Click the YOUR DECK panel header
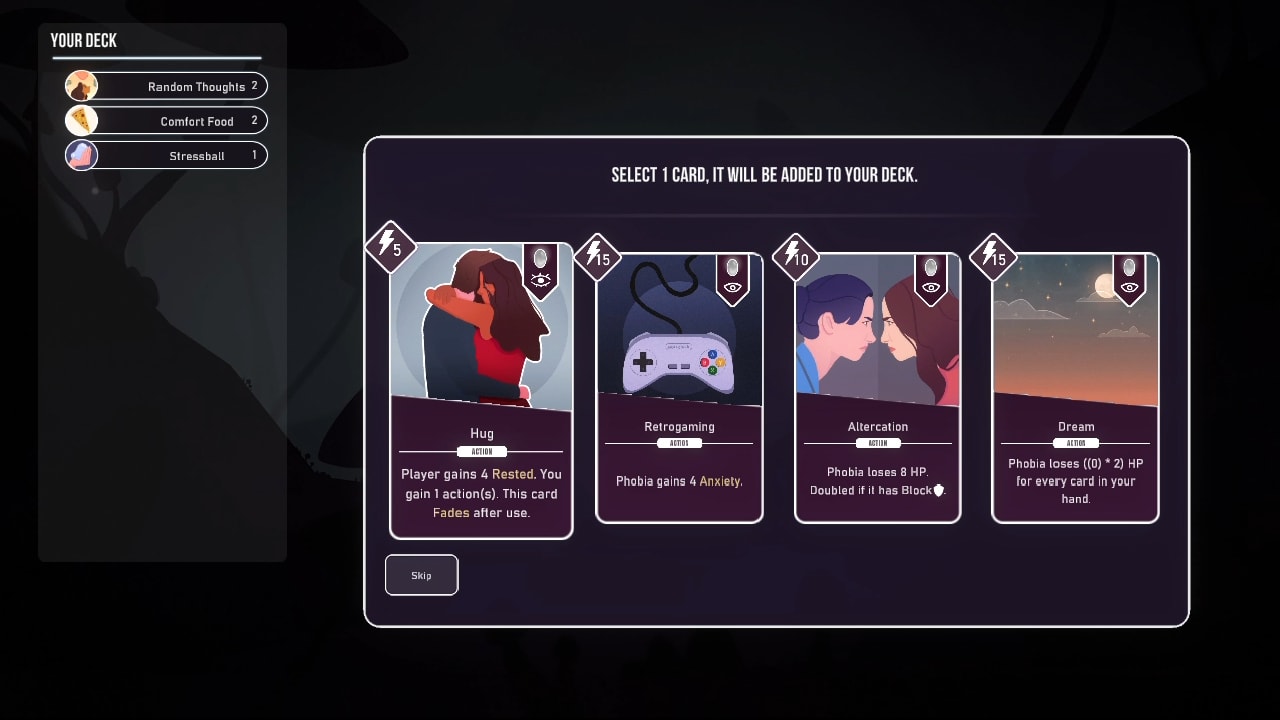 [83, 41]
